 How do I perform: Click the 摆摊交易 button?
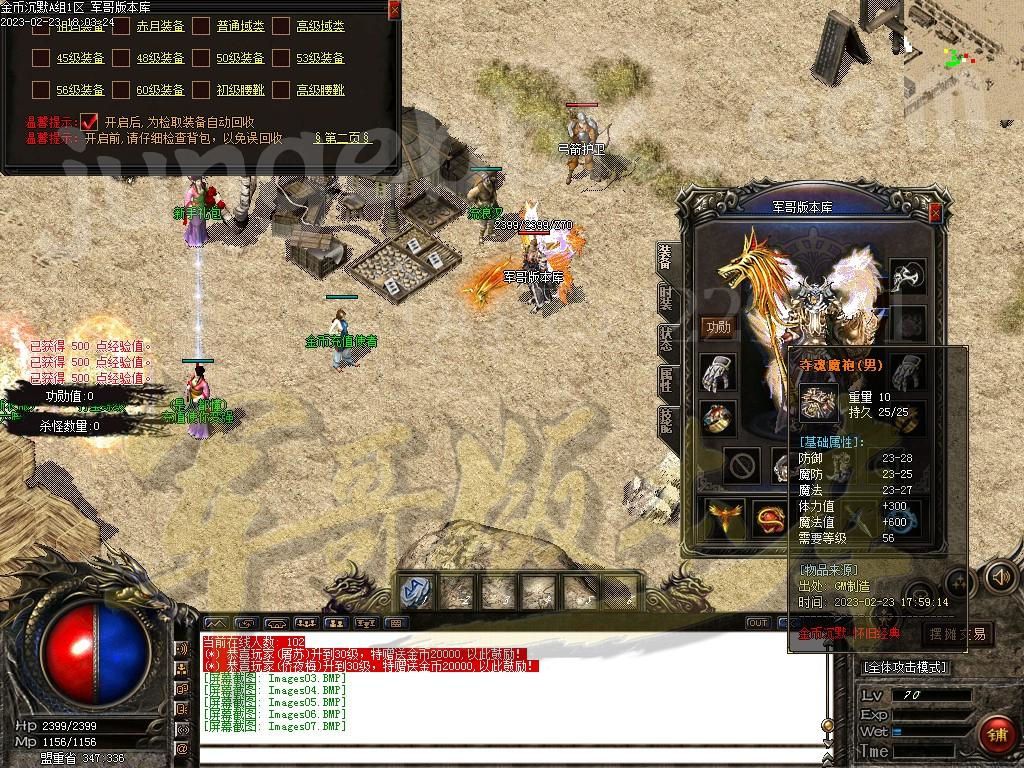point(957,633)
